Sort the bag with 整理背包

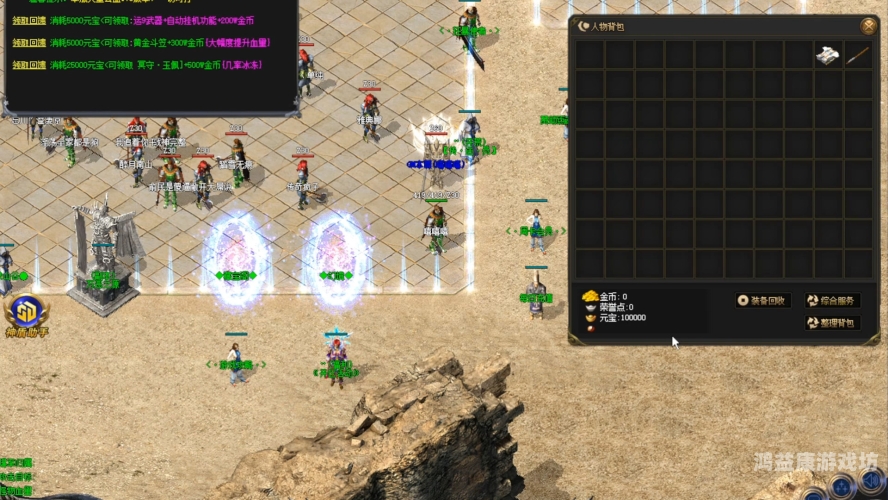(x=833, y=323)
